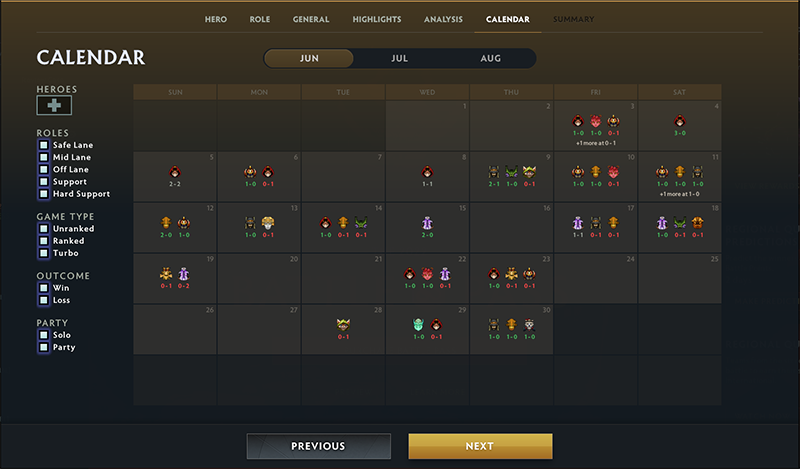
Task: Show the Highlights tab
Action: pos(377,19)
